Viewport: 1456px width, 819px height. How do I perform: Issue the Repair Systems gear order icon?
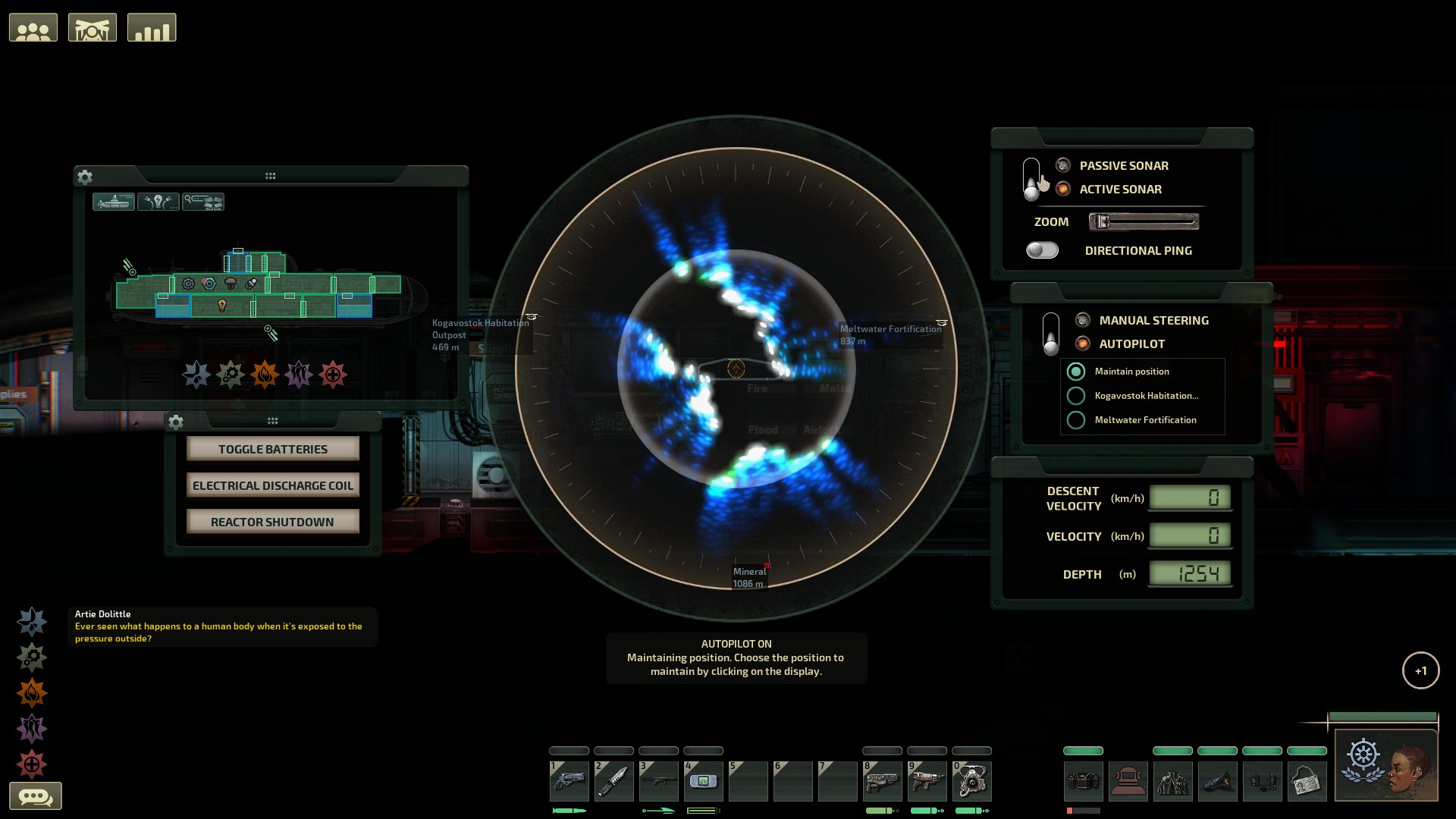click(x=31, y=657)
